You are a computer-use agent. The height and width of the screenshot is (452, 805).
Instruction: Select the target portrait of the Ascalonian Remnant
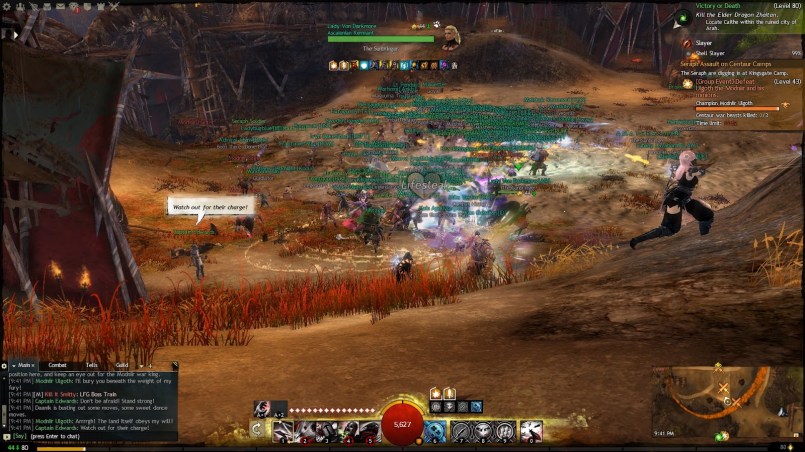[452, 37]
